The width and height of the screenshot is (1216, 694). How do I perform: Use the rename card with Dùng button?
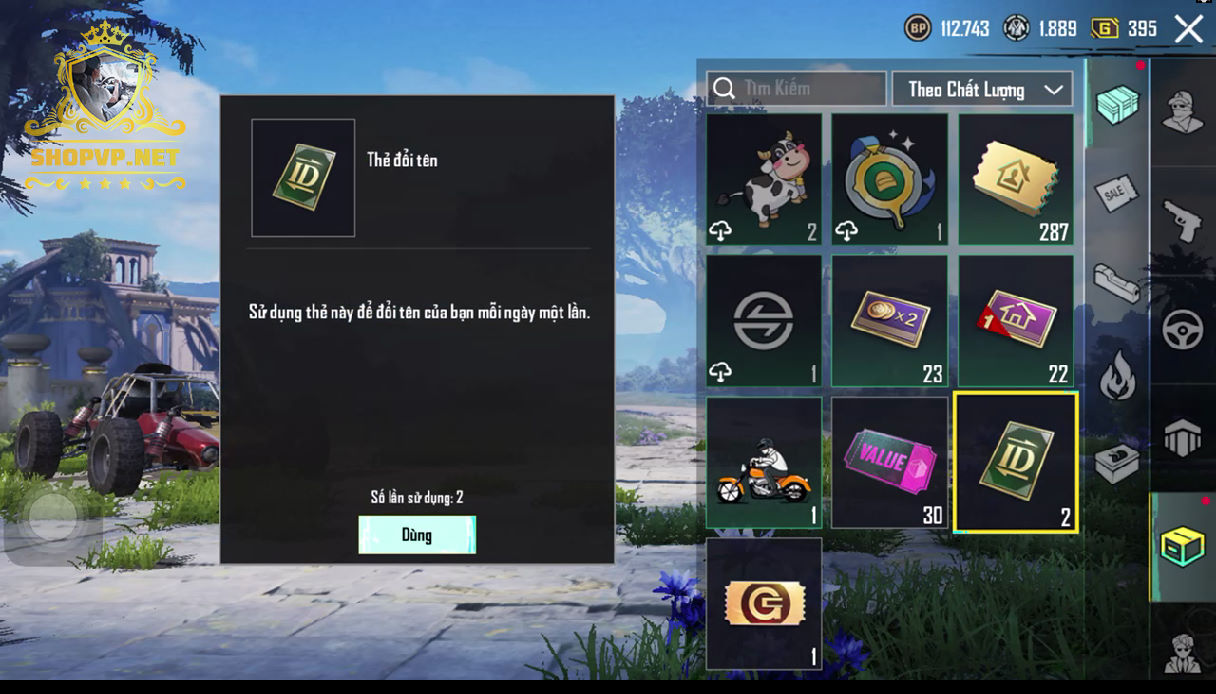coord(417,535)
